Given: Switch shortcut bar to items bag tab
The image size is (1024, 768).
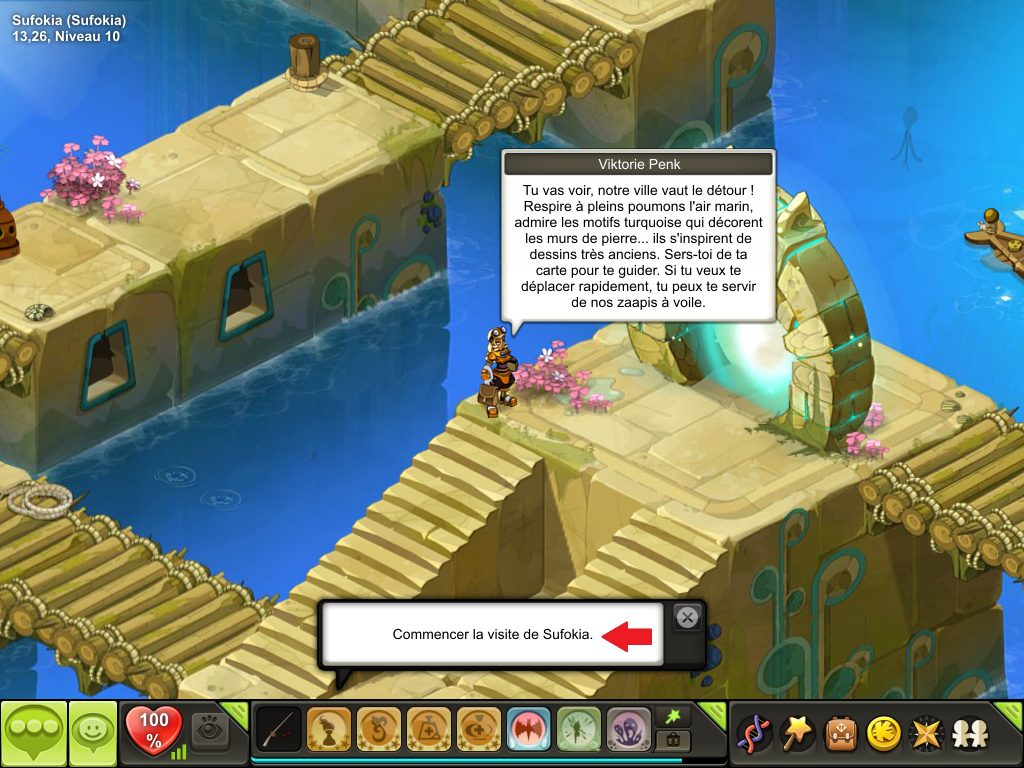Looking at the screenshot, I should (x=673, y=742).
